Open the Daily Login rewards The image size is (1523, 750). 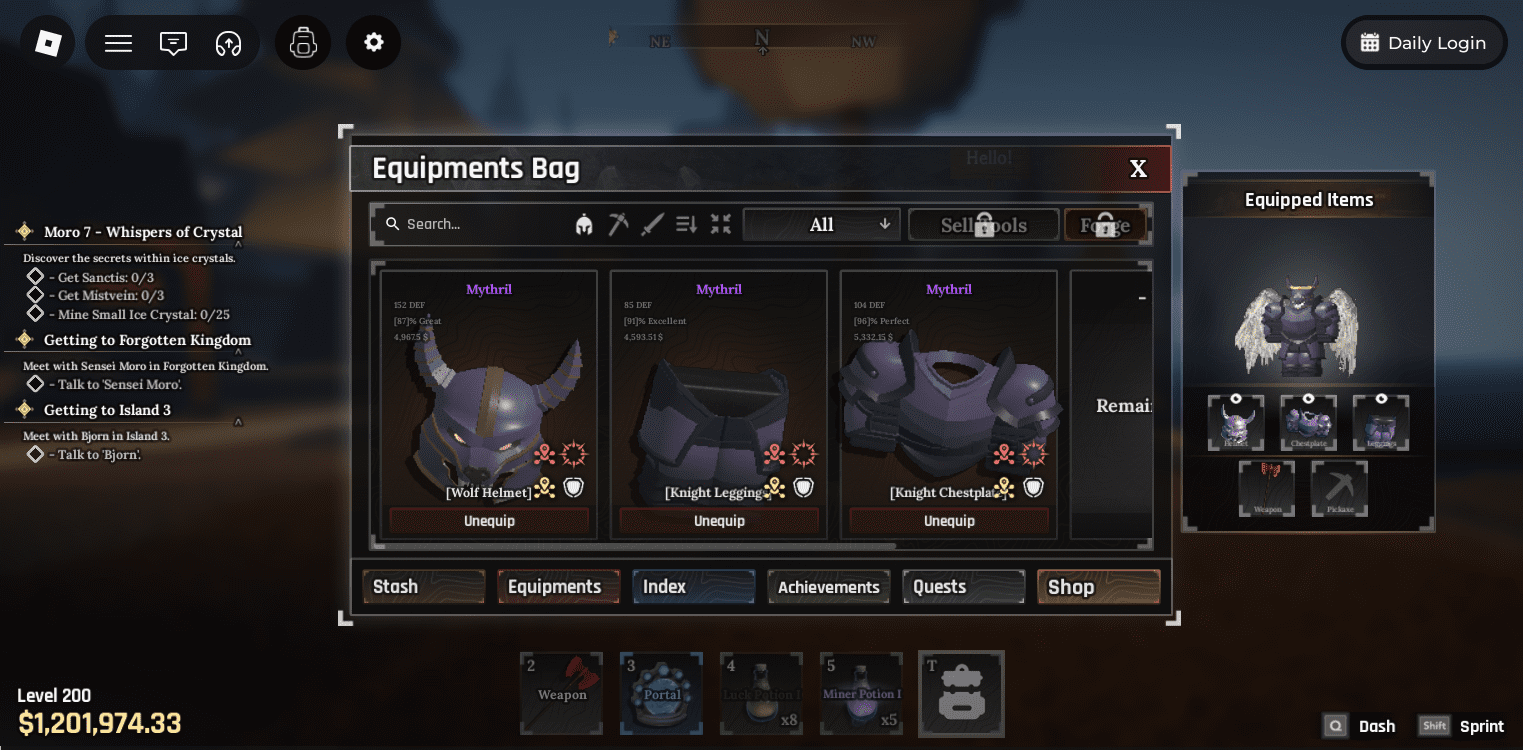coord(1424,43)
